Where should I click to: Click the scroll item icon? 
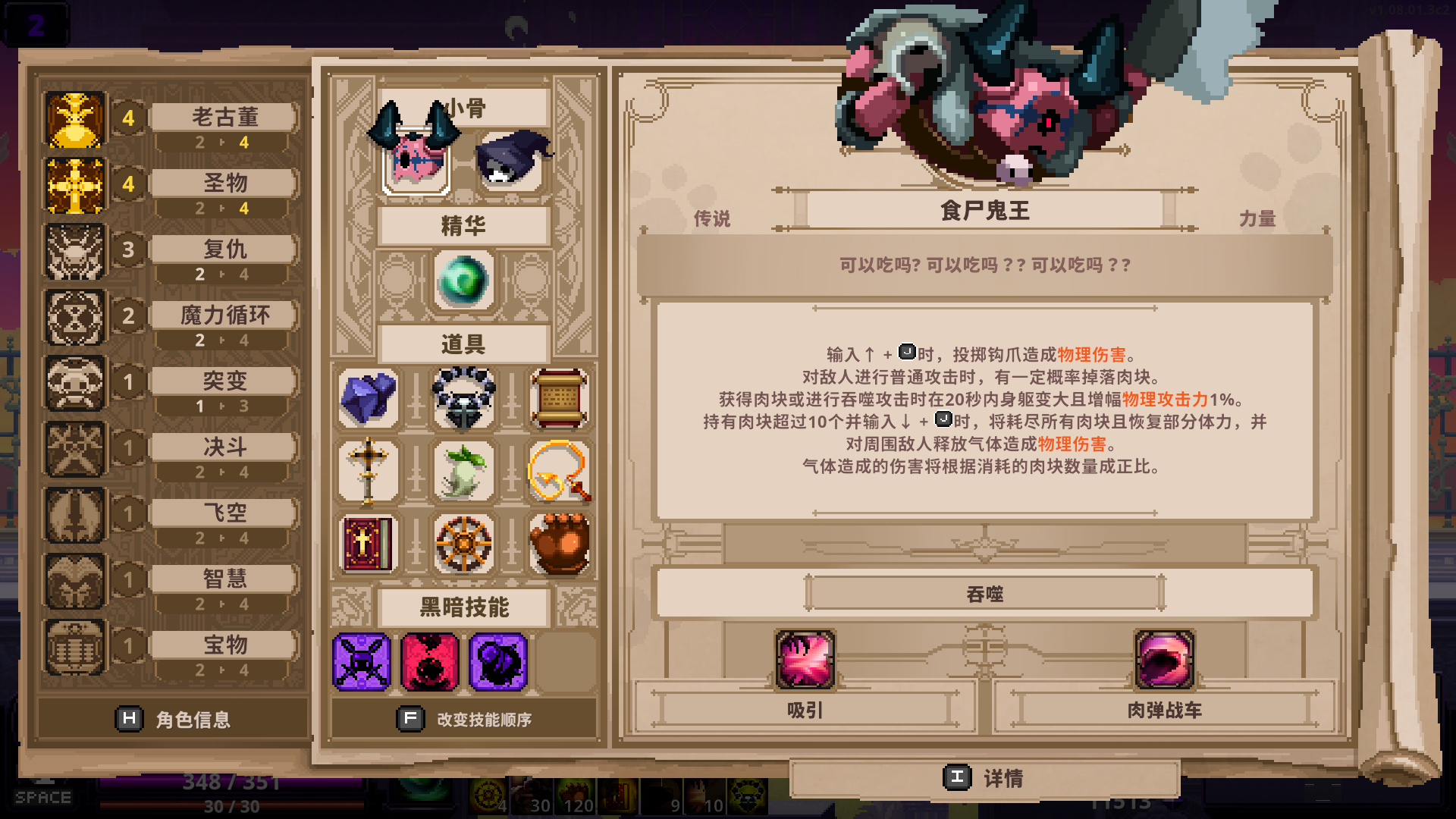point(560,398)
